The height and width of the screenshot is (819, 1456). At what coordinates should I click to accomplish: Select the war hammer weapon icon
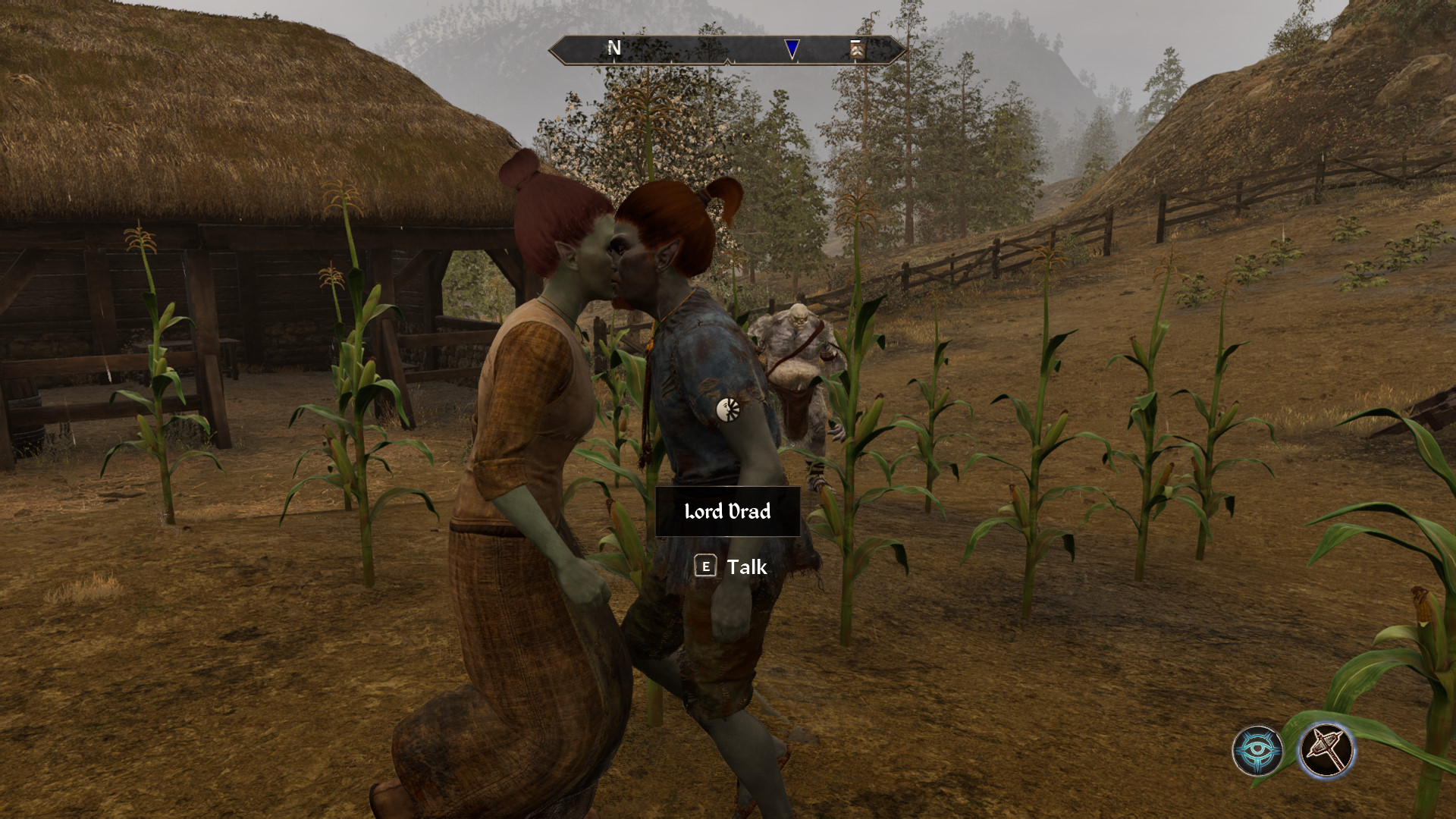[x=1326, y=751]
